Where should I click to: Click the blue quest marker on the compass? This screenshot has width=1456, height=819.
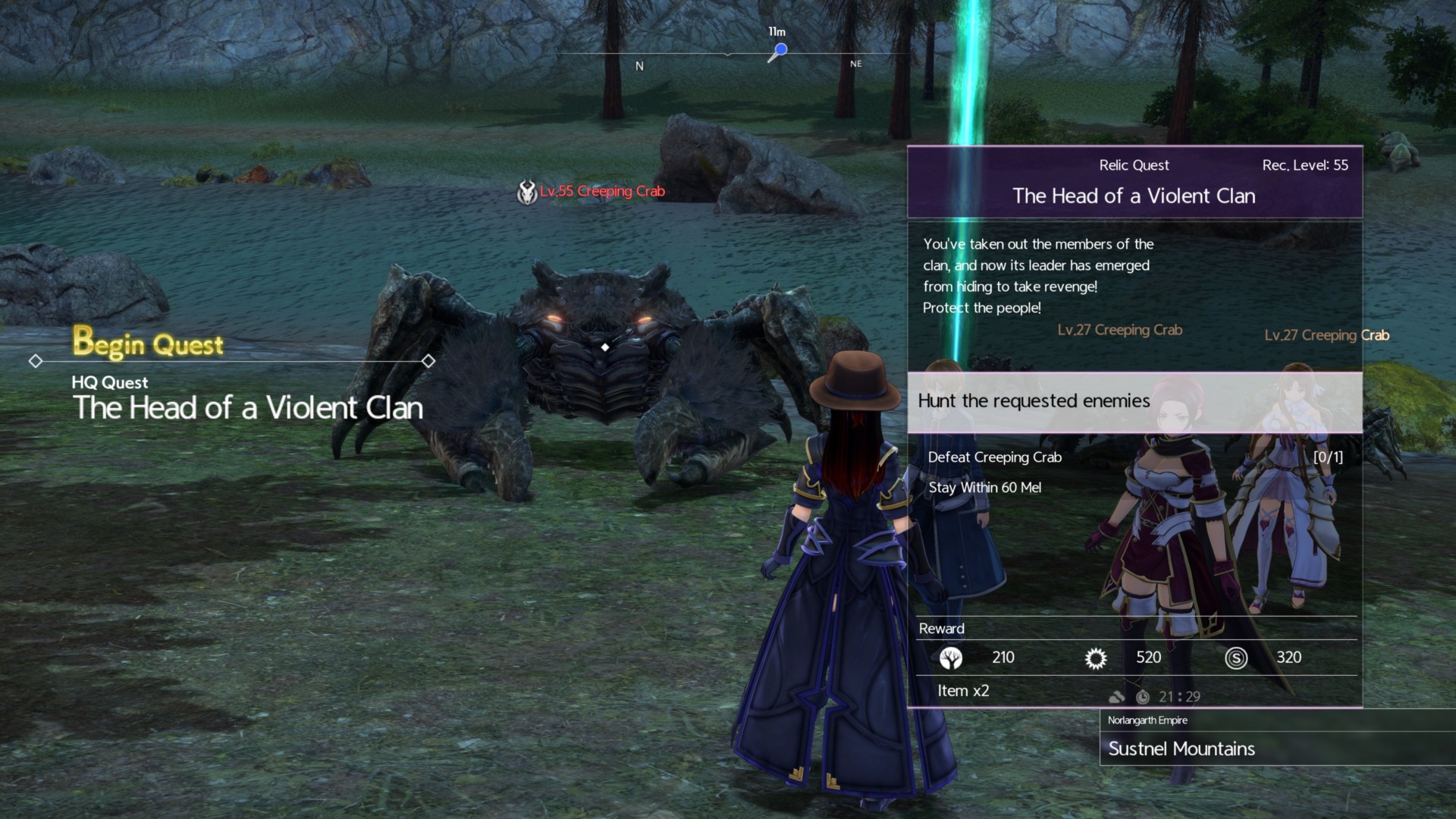[780, 50]
